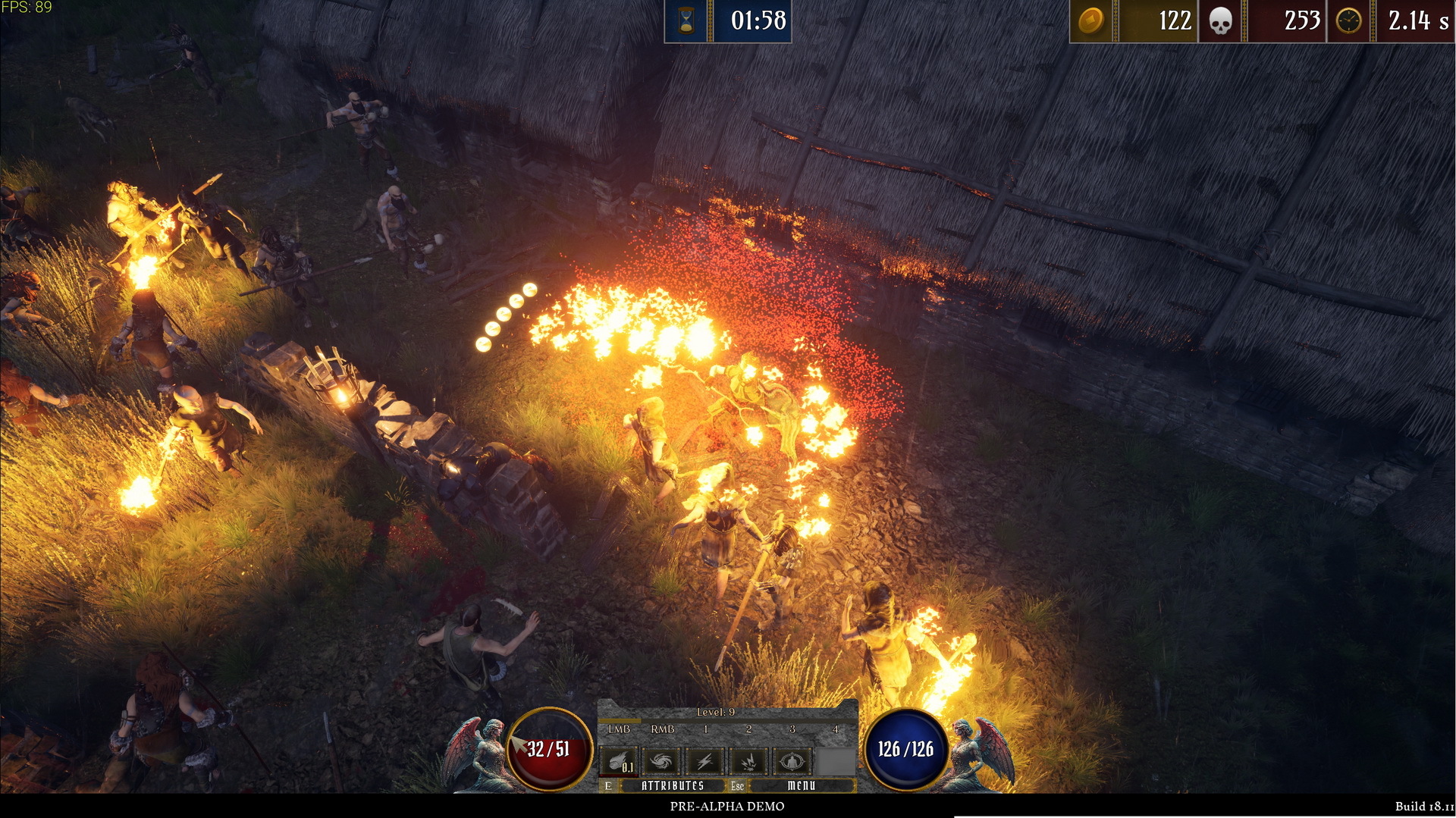The height and width of the screenshot is (818, 1456).
Task: Select the fireball skill icon
Action: (619, 760)
